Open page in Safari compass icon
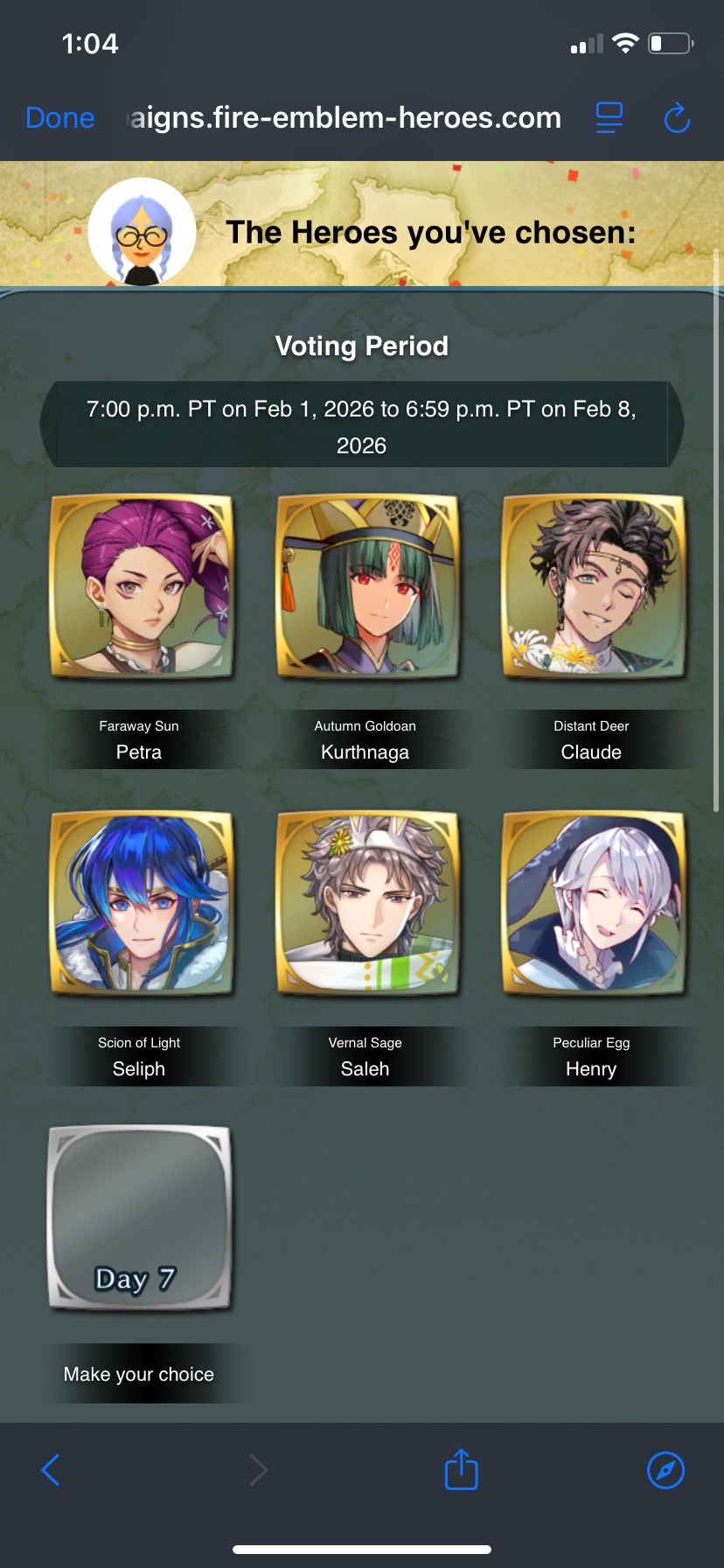The height and width of the screenshot is (1568, 724). (665, 1470)
